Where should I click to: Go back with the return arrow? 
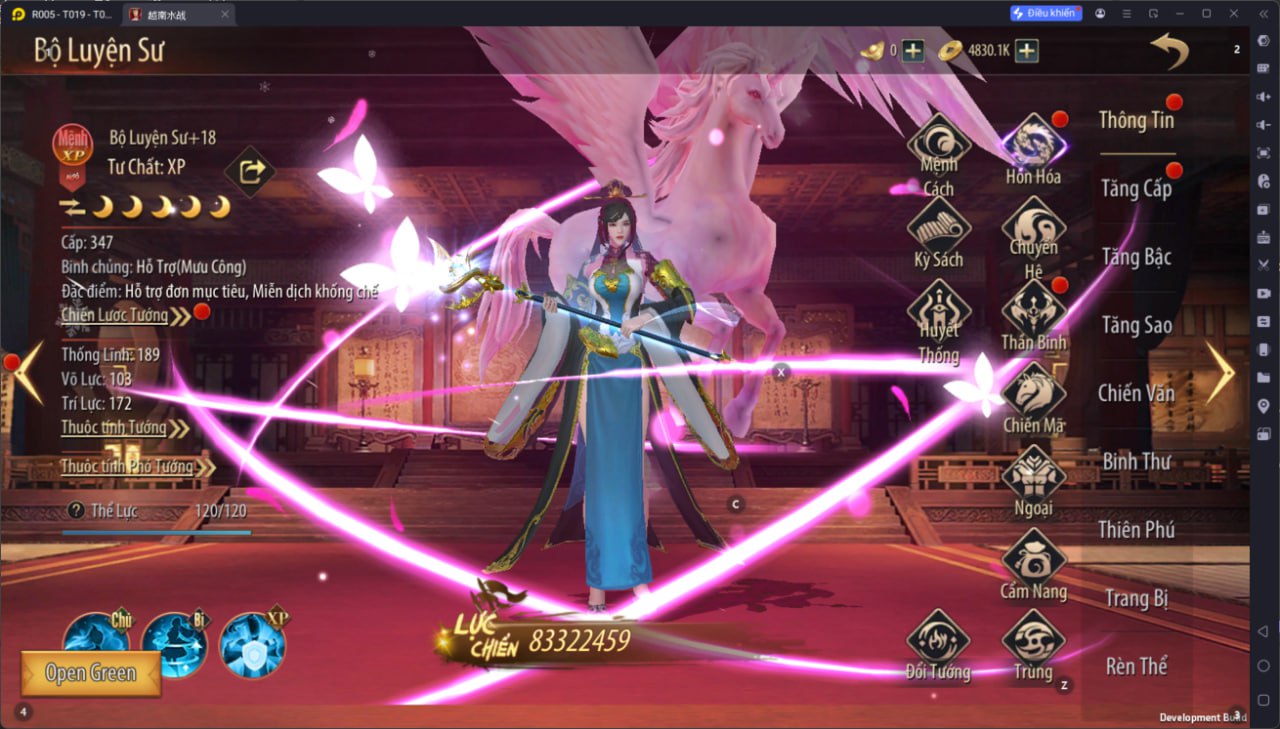click(1169, 50)
